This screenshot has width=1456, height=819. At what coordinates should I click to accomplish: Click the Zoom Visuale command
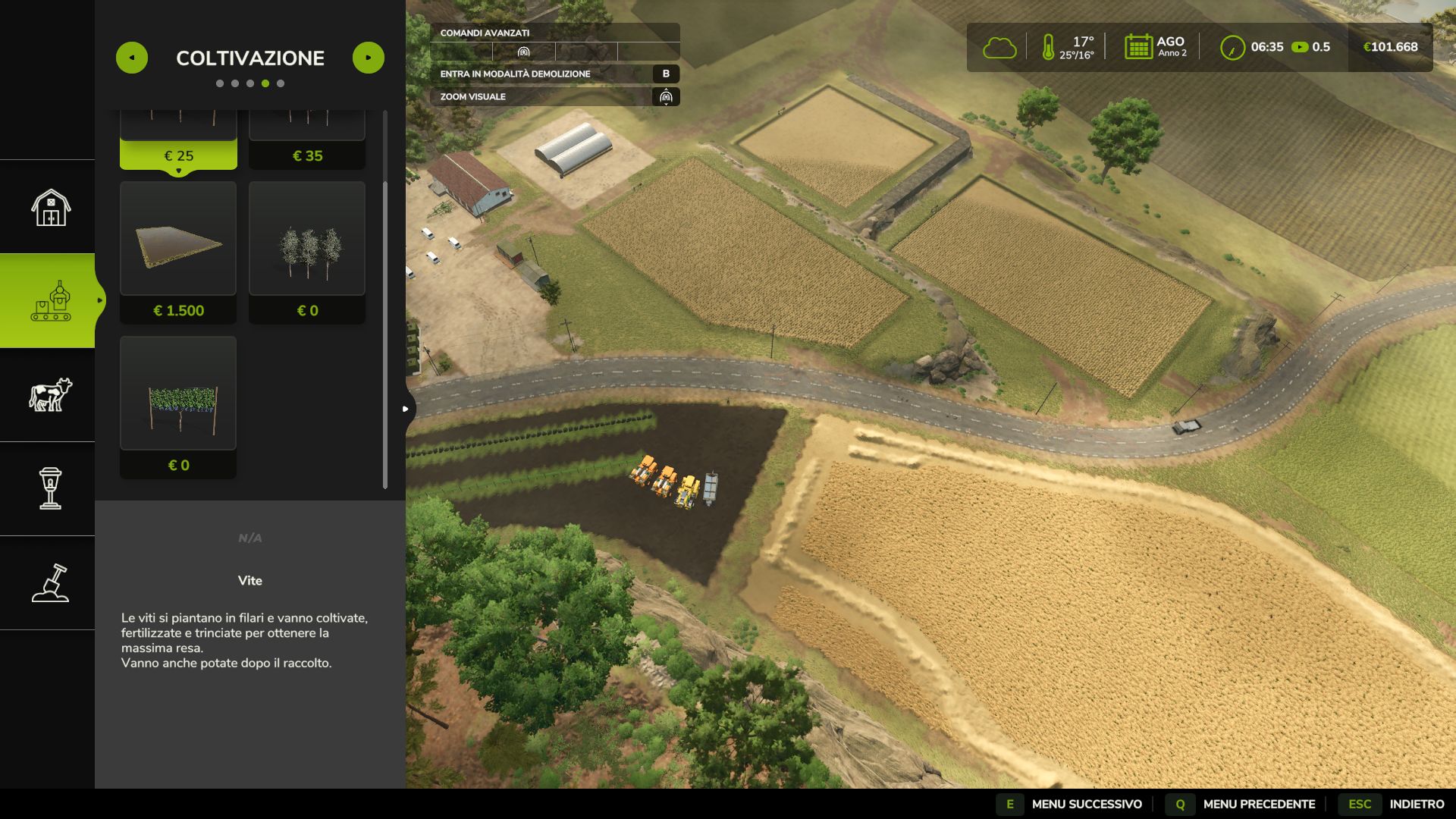[554, 96]
